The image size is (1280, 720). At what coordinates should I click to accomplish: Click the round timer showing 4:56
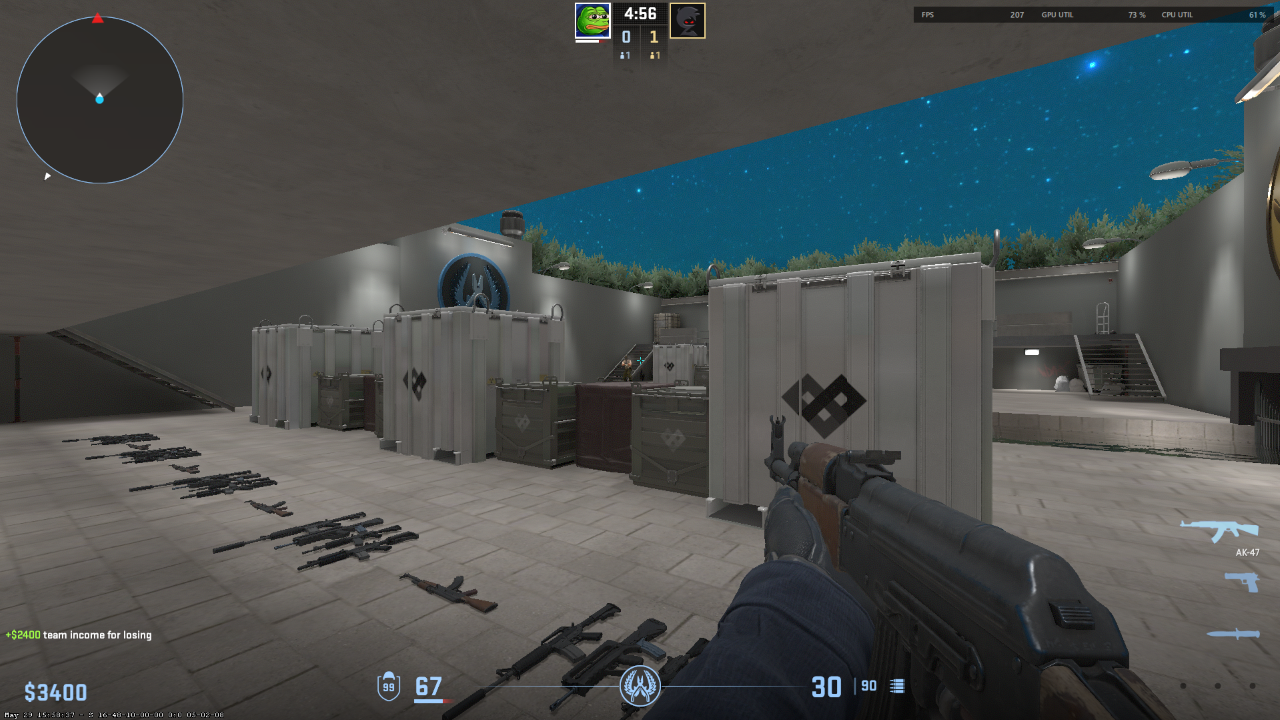(x=639, y=15)
